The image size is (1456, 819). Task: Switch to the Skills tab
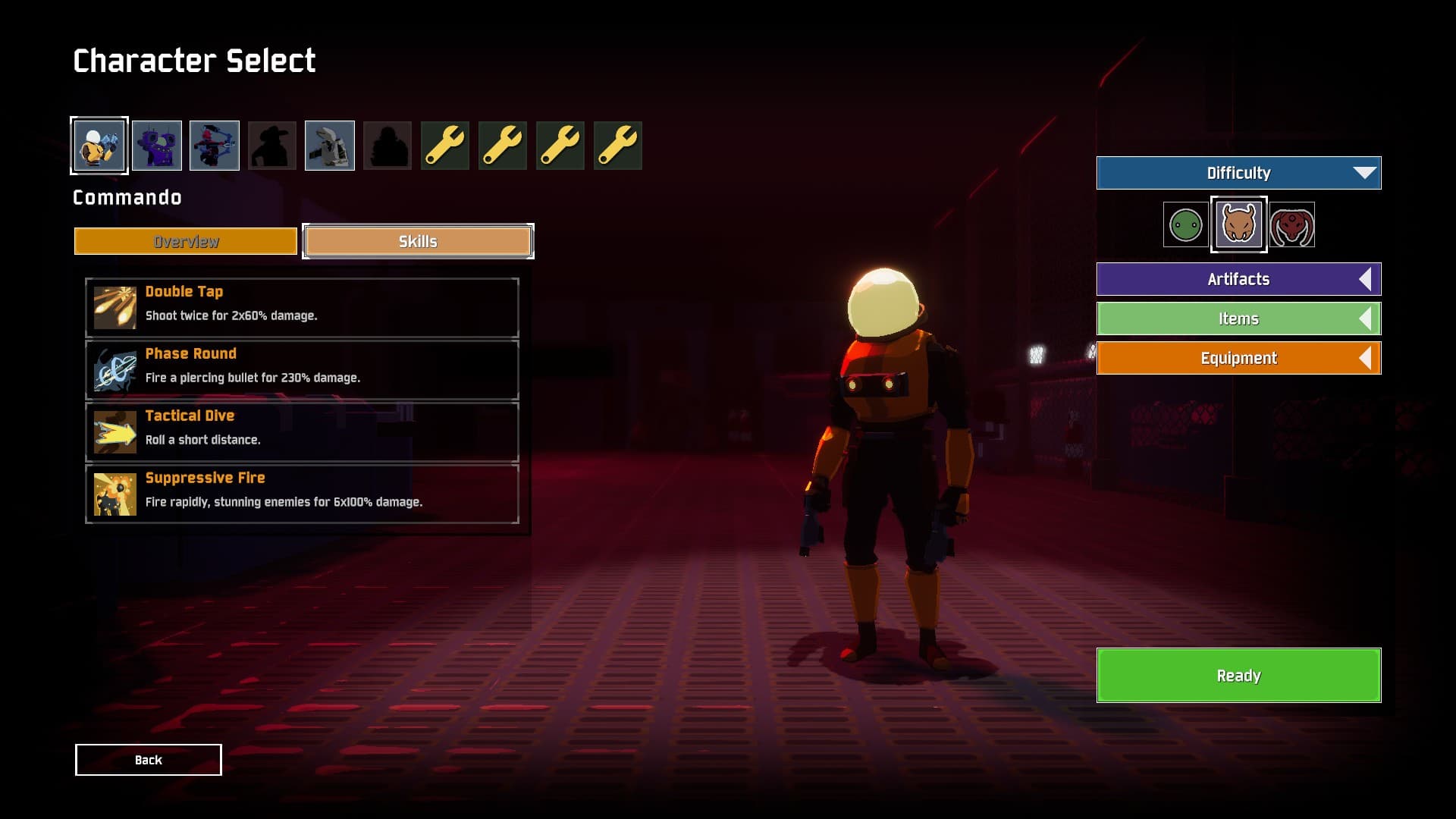click(x=418, y=241)
